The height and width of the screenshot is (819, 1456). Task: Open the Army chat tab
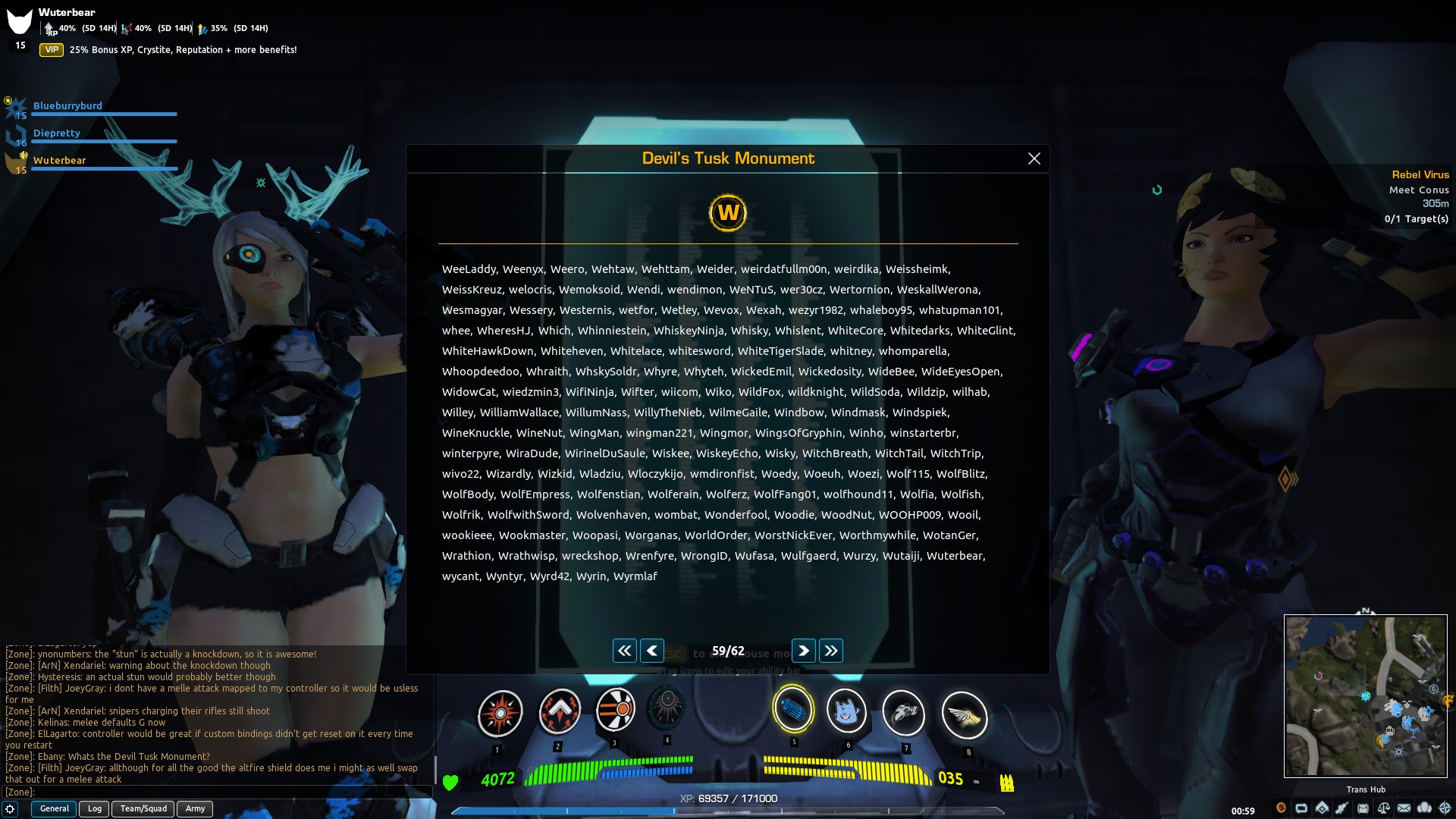tap(194, 808)
